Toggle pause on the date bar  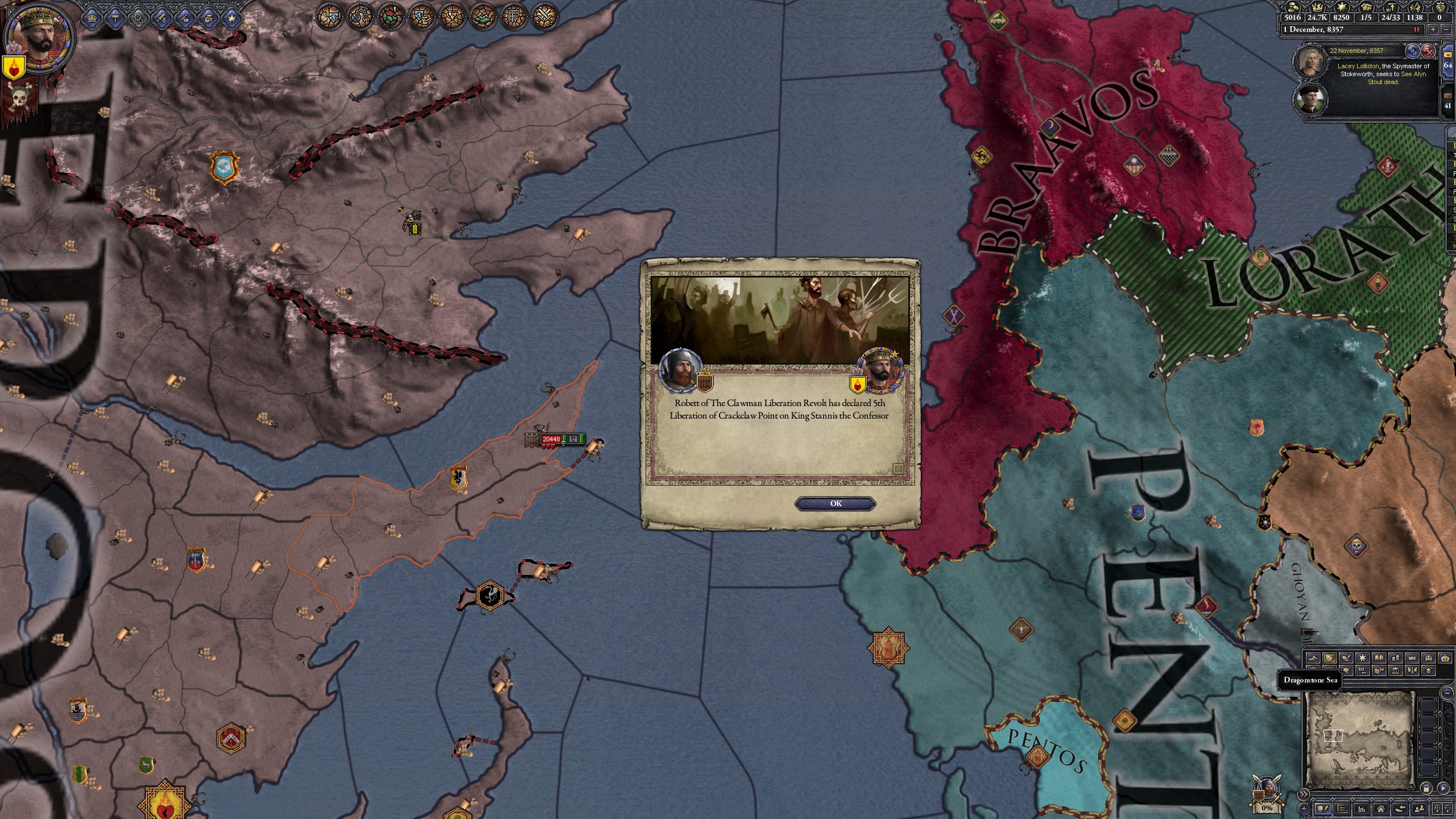click(x=1417, y=30)
